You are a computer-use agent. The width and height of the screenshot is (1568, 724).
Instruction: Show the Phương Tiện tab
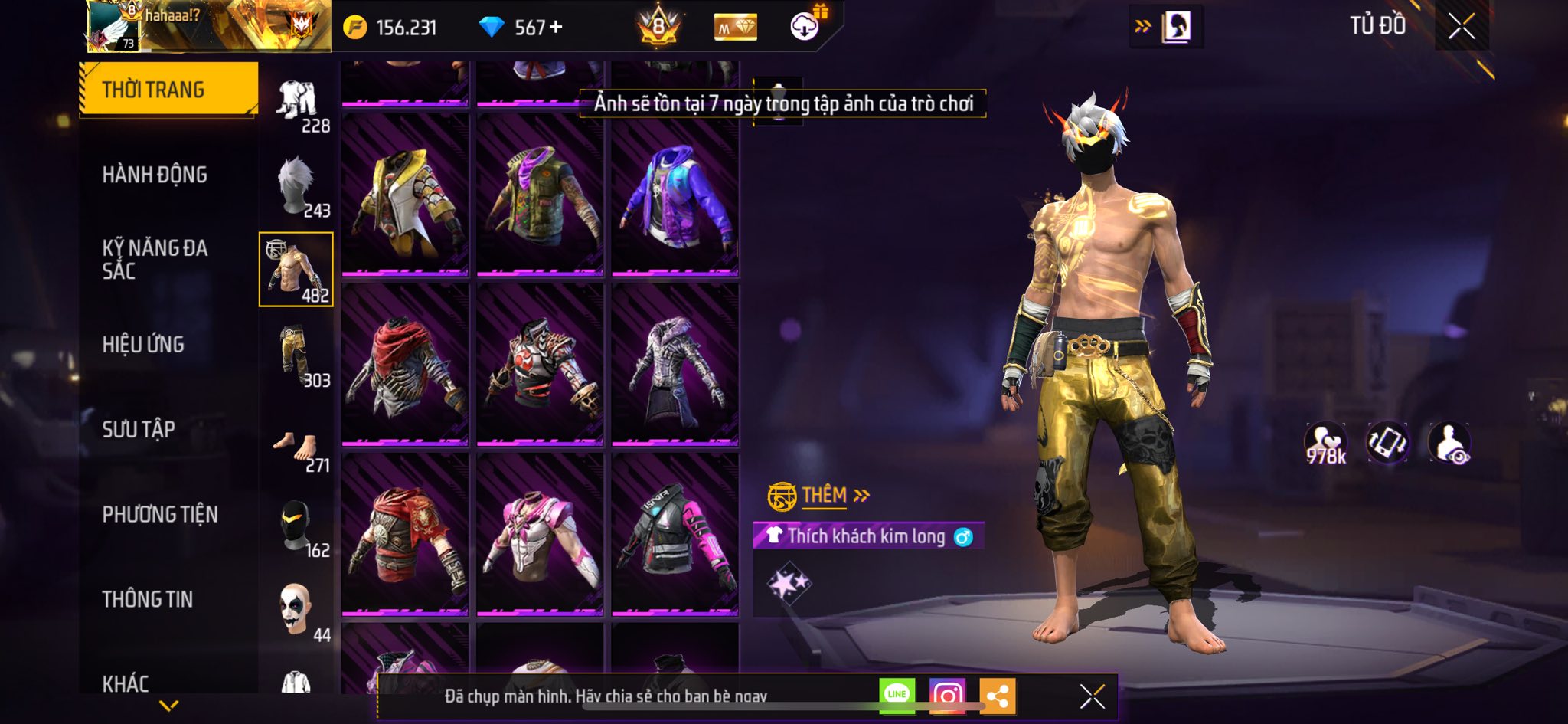[160, 514]
